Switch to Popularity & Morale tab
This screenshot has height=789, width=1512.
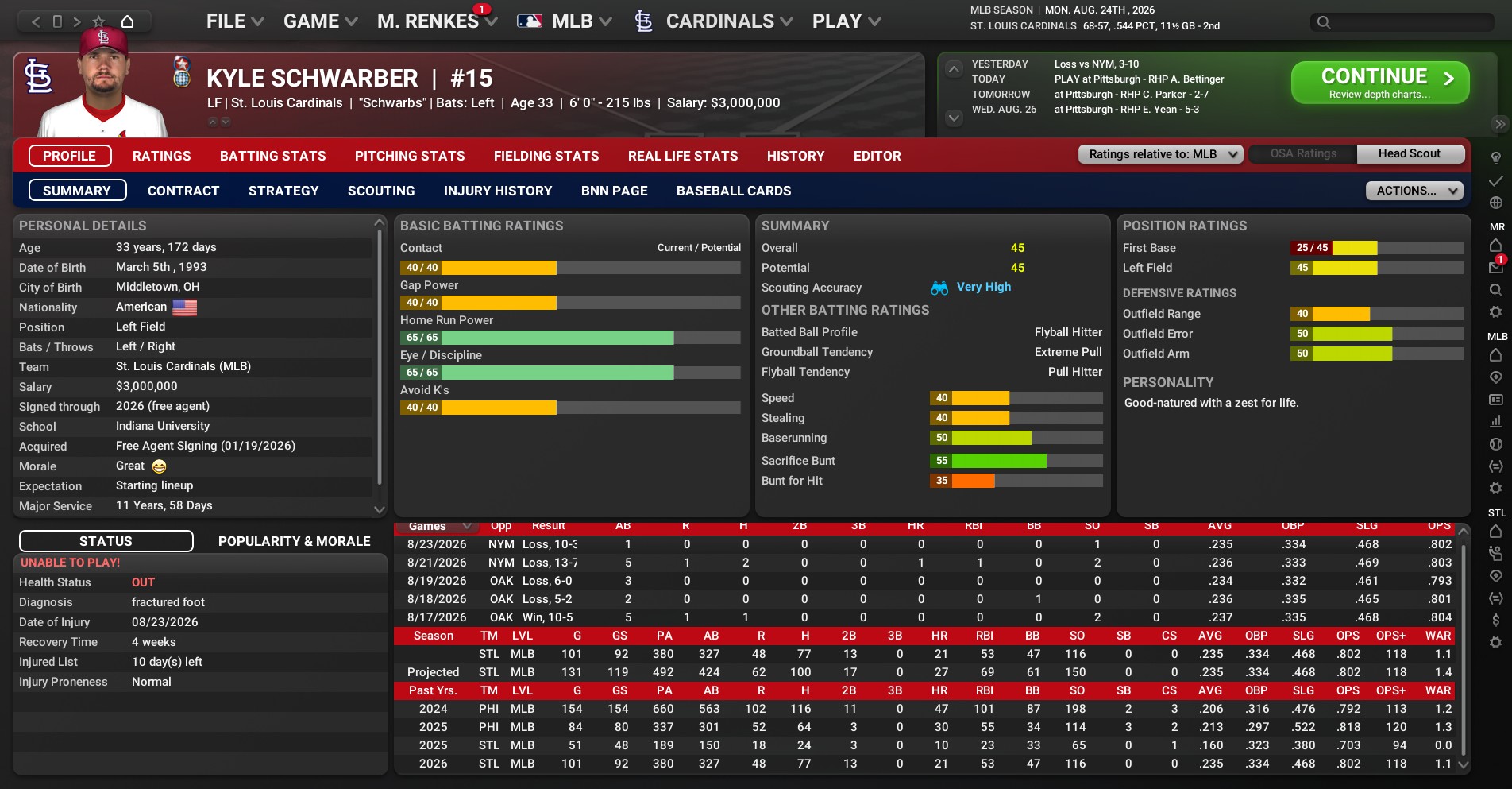(295, 541)
